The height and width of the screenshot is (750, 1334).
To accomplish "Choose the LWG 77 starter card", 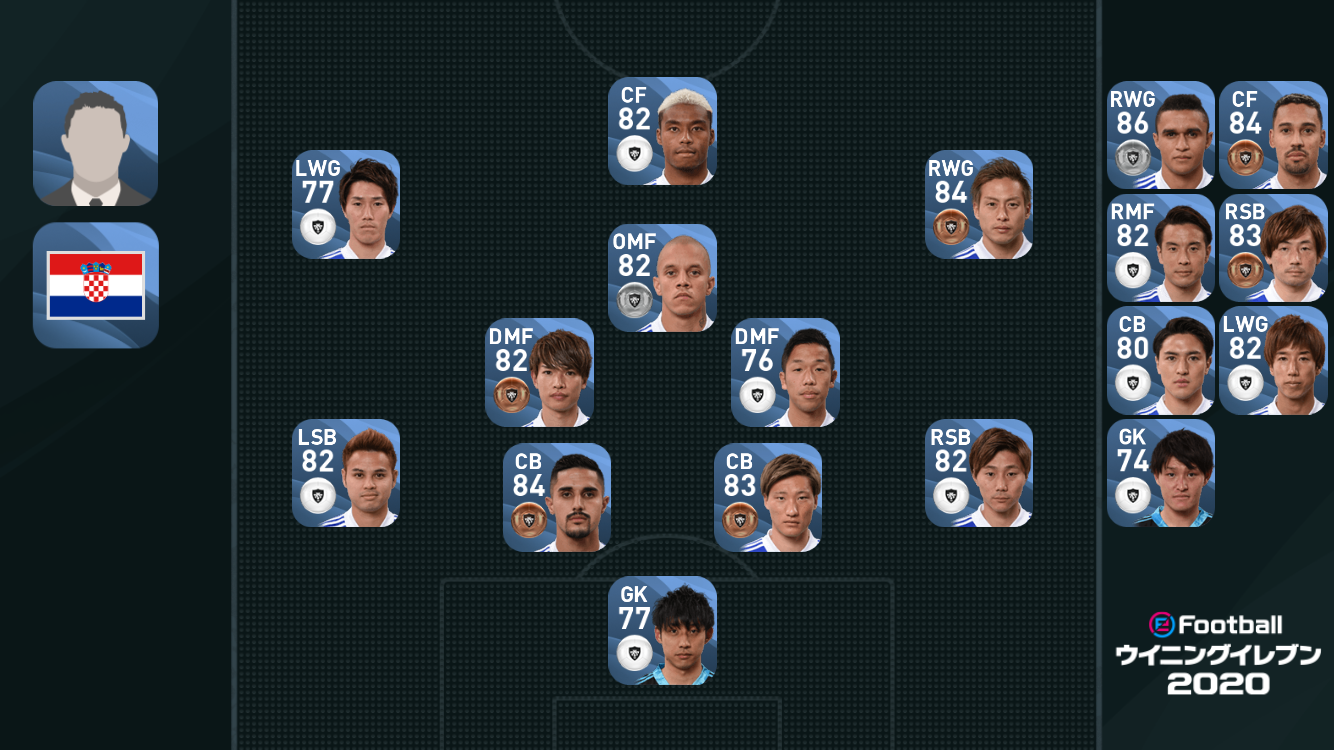I will point(346,204).
